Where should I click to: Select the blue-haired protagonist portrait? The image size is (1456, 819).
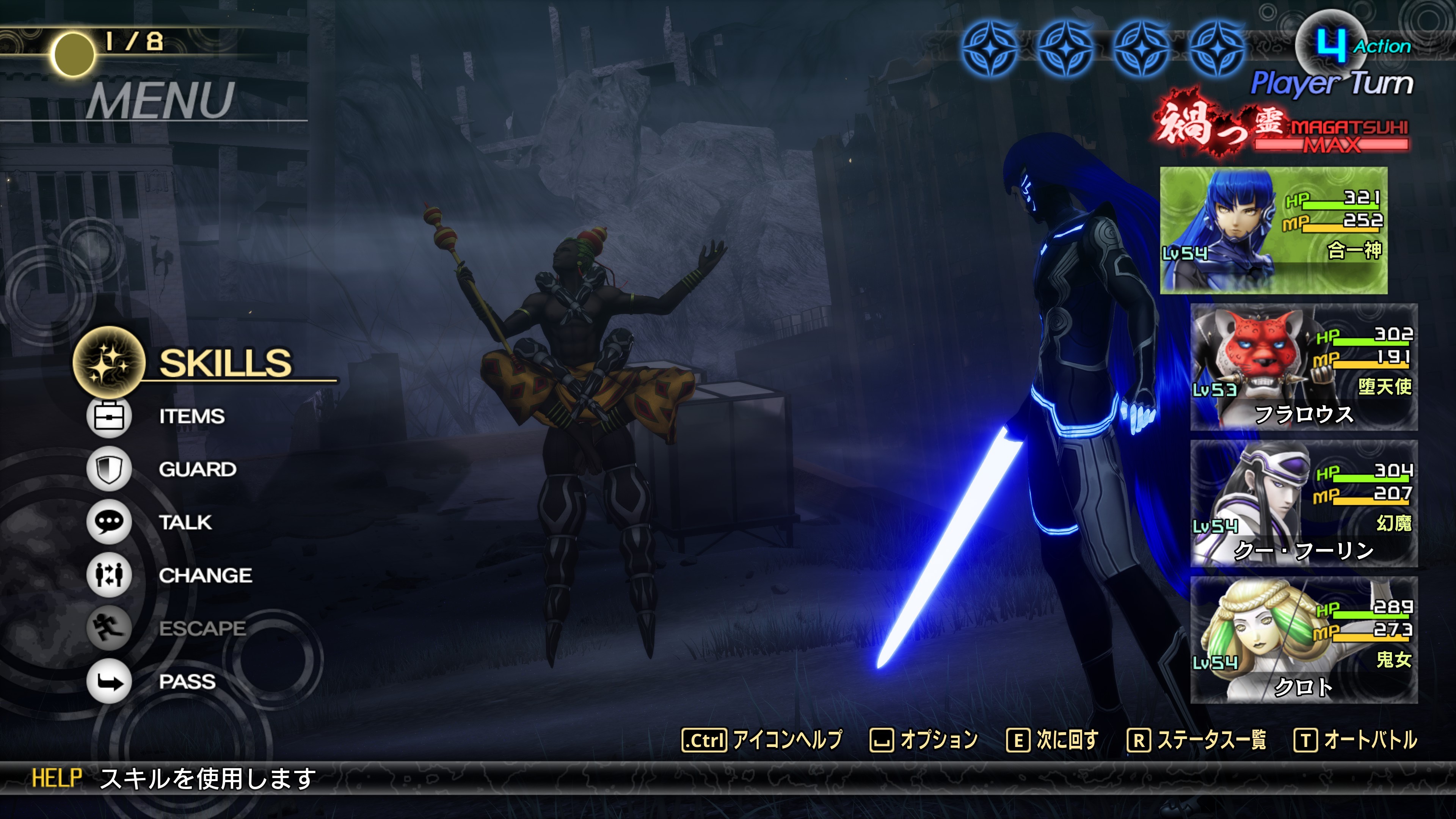click(1273, 230)
